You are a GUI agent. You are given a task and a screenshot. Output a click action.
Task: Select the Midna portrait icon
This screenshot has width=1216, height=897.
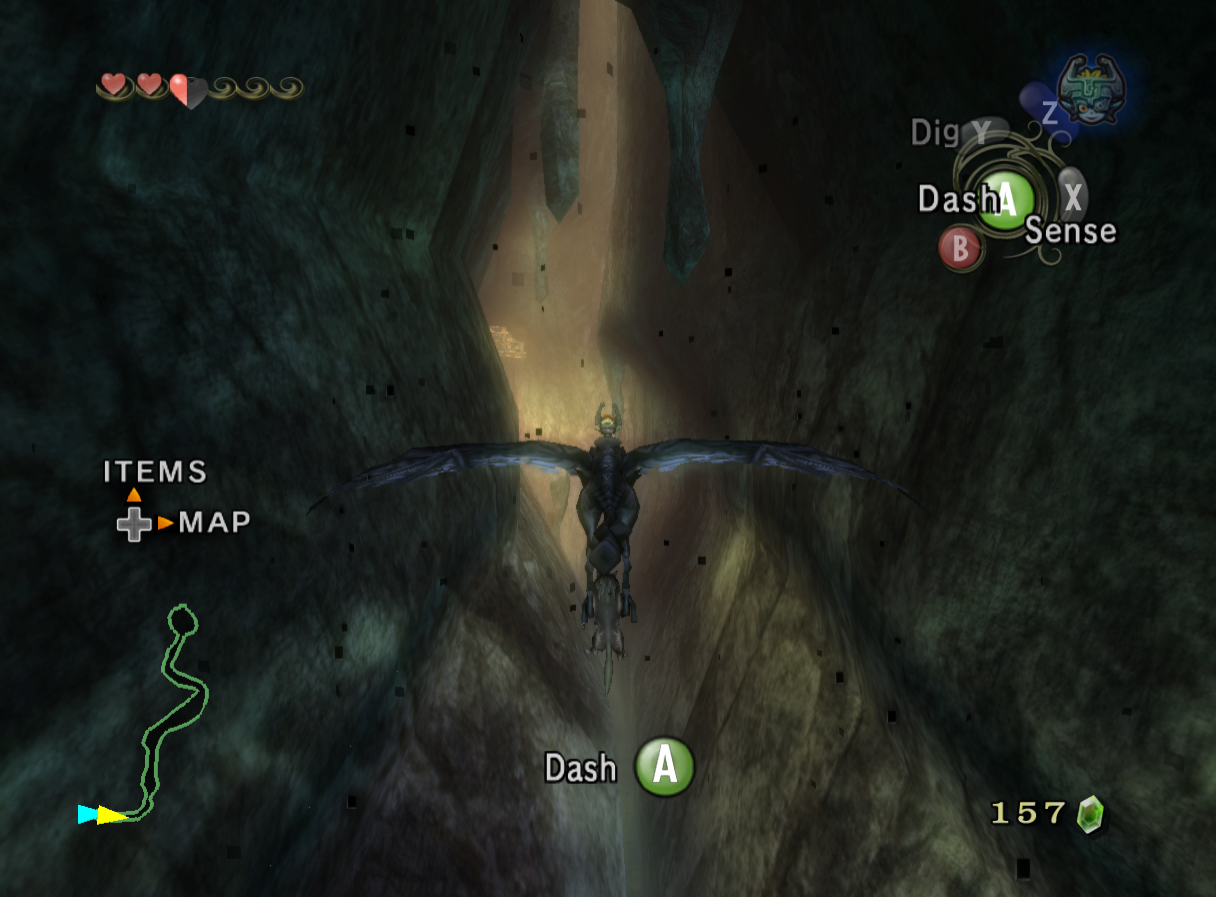[x=1092, y=88]
